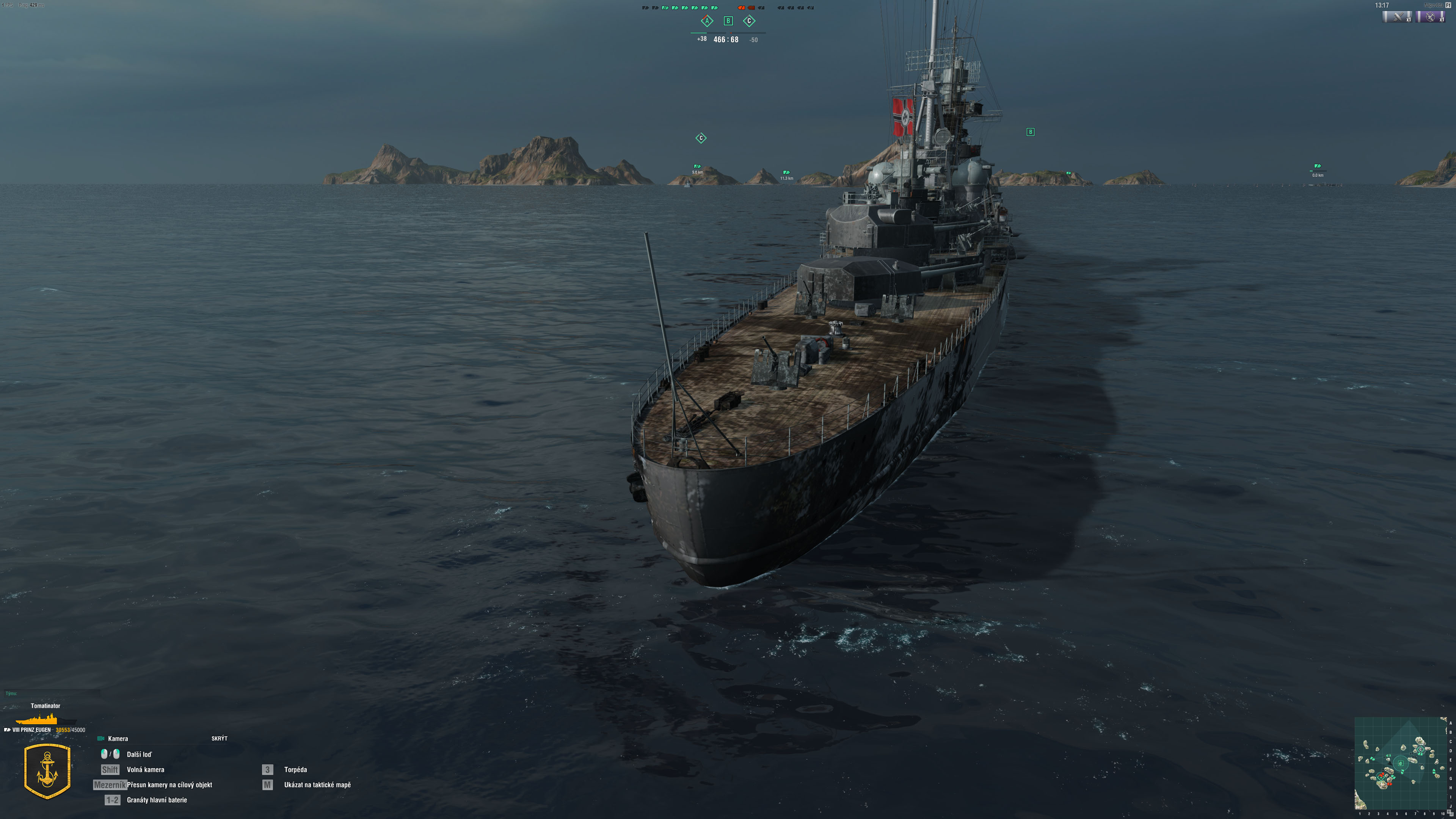Image resolution: width=1456 pixels, height=819 pixels.
Task: Click the orange Prinz Eugen ship silhouette
Action: [37, 720]
